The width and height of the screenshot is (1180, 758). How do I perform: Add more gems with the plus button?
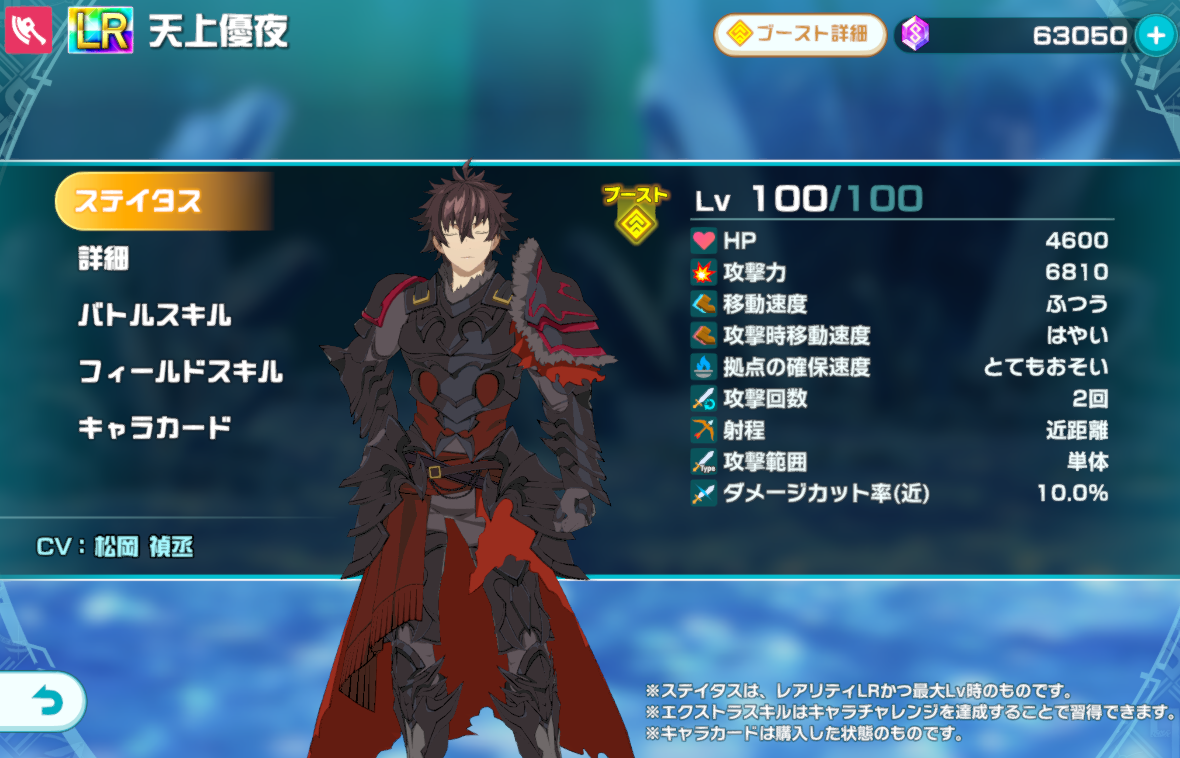tap(1155, 36)
